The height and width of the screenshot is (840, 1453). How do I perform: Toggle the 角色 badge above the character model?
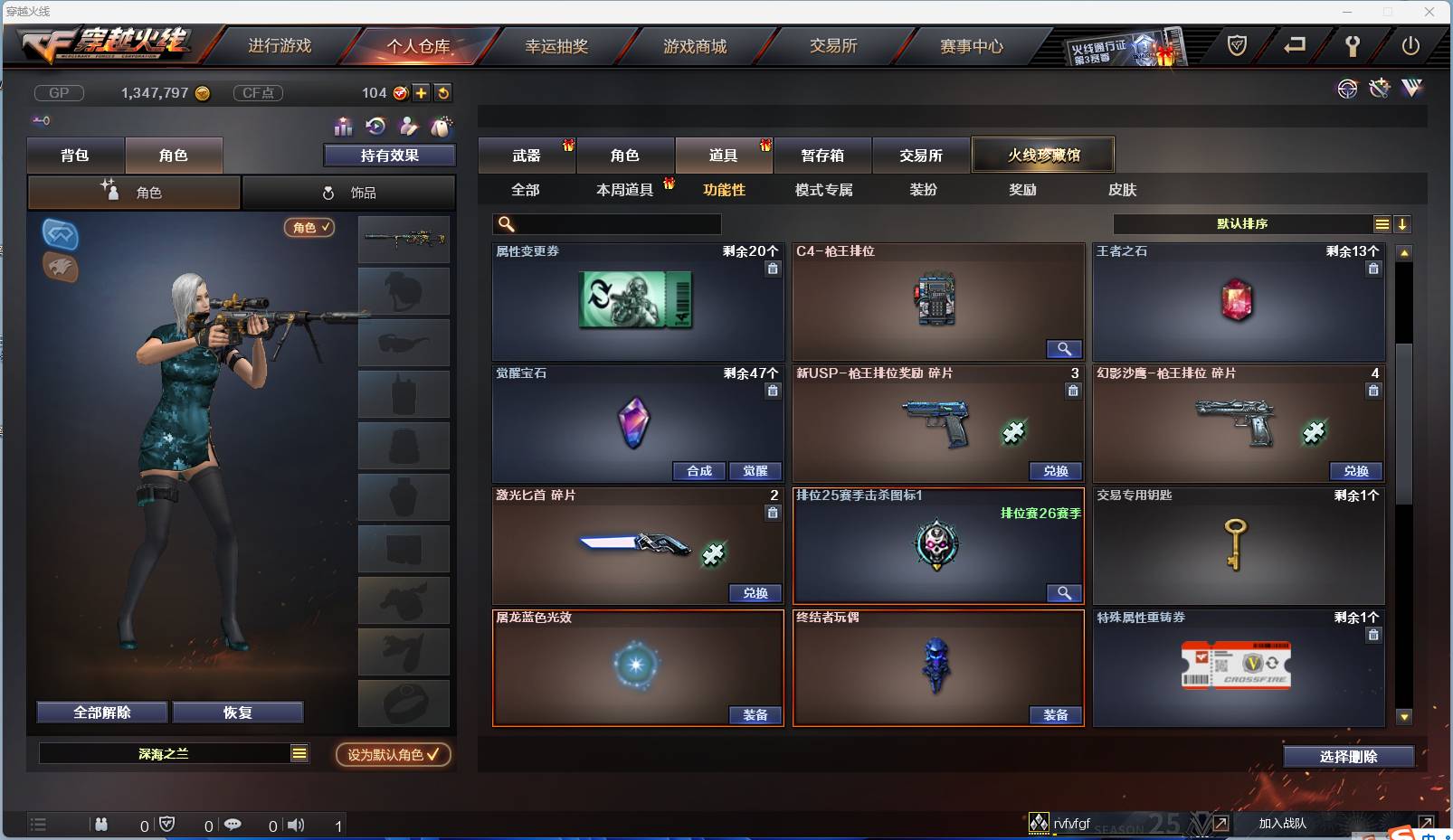pos(310,229)
